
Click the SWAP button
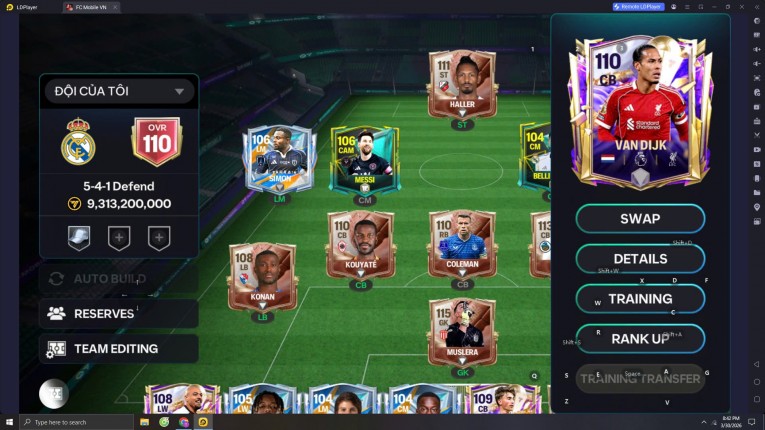point(640,218)
